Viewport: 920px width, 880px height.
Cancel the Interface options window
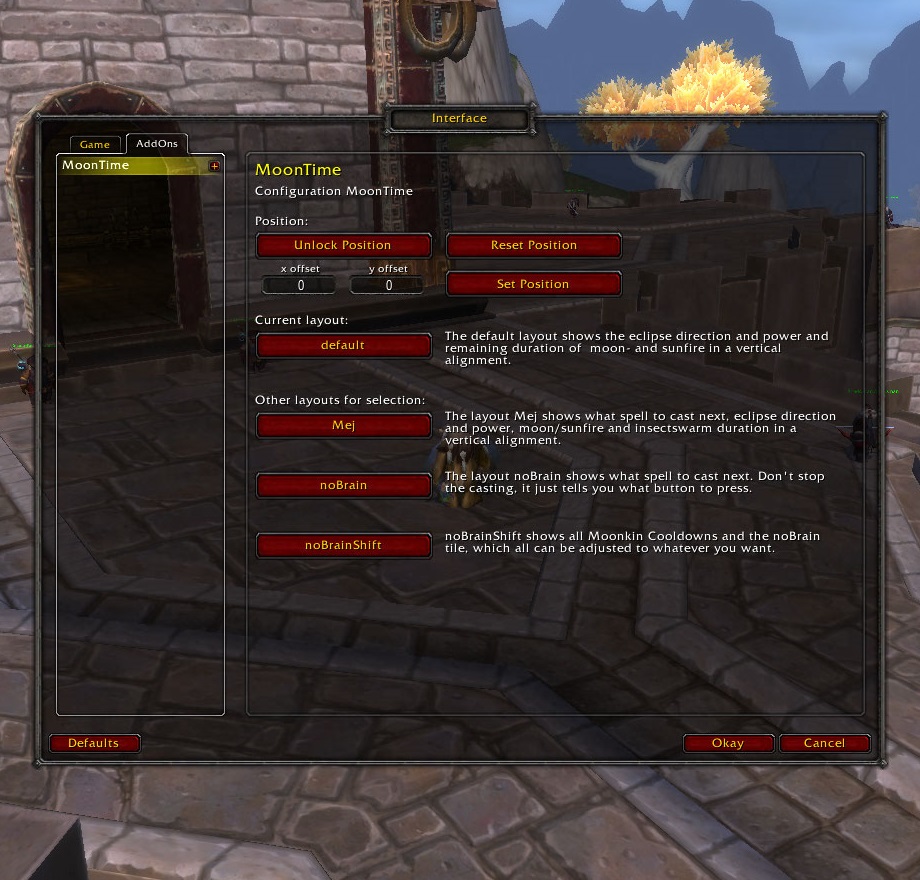point(824,743)
